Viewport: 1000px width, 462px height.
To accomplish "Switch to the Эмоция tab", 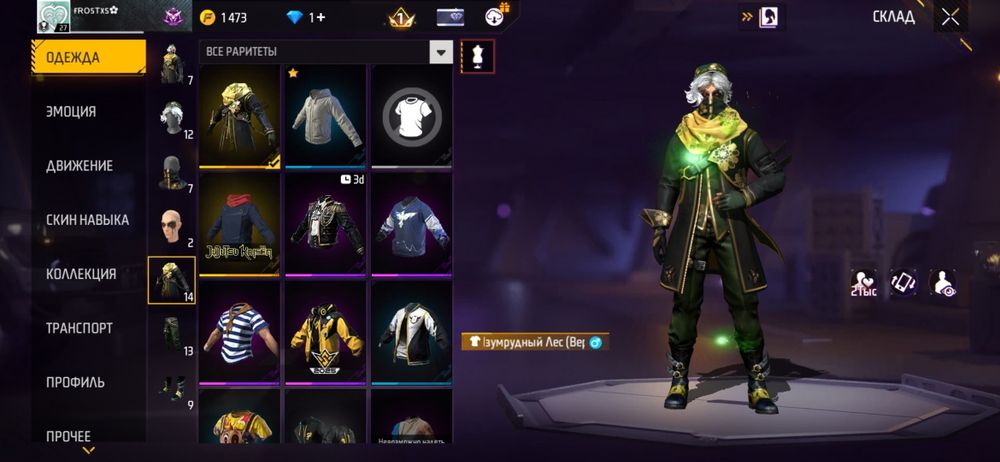I will tap(71, 112).
